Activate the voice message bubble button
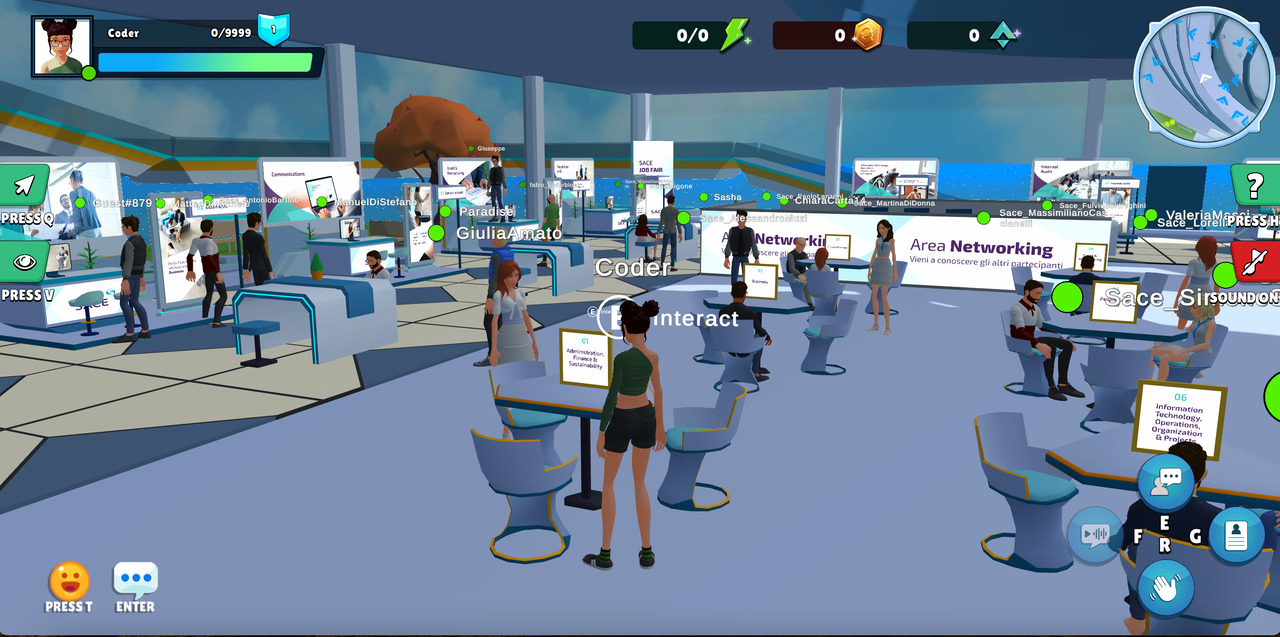1280x637 pixels. pos(1095,535)
